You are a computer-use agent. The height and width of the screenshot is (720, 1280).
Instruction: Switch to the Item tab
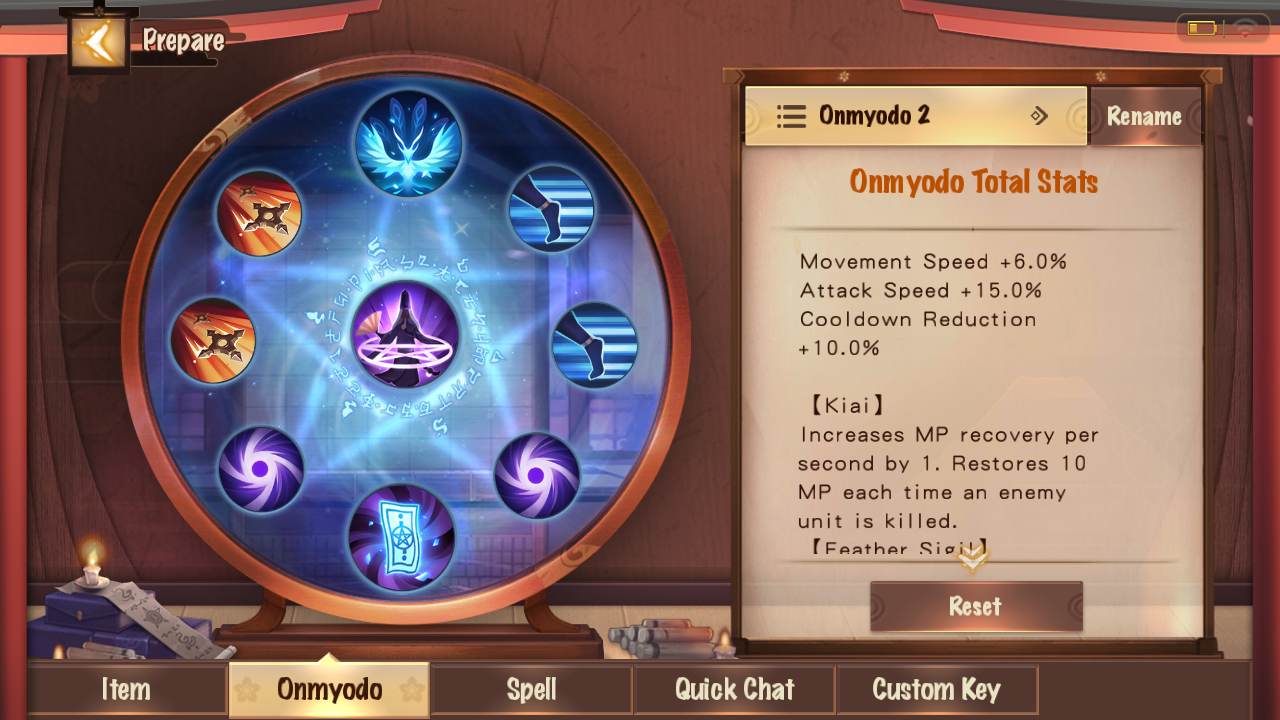click(126, 690)
